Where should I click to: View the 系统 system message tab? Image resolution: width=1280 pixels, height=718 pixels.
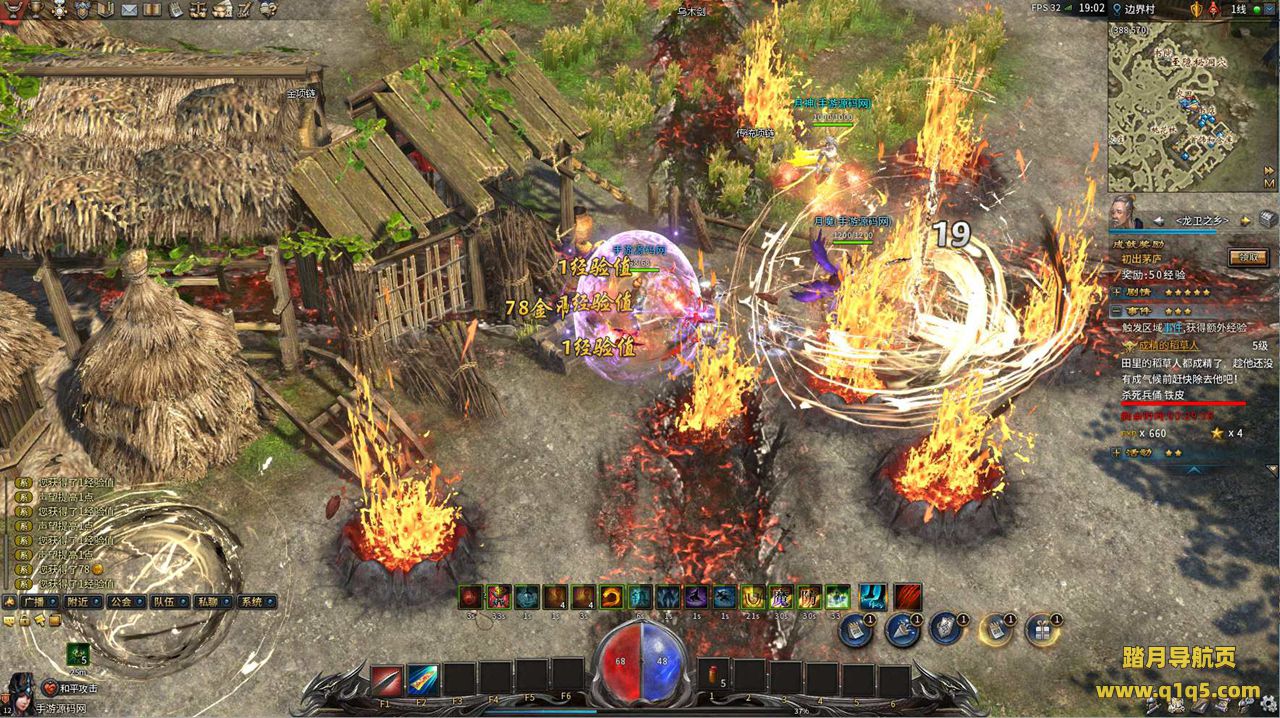coord(252,602)
